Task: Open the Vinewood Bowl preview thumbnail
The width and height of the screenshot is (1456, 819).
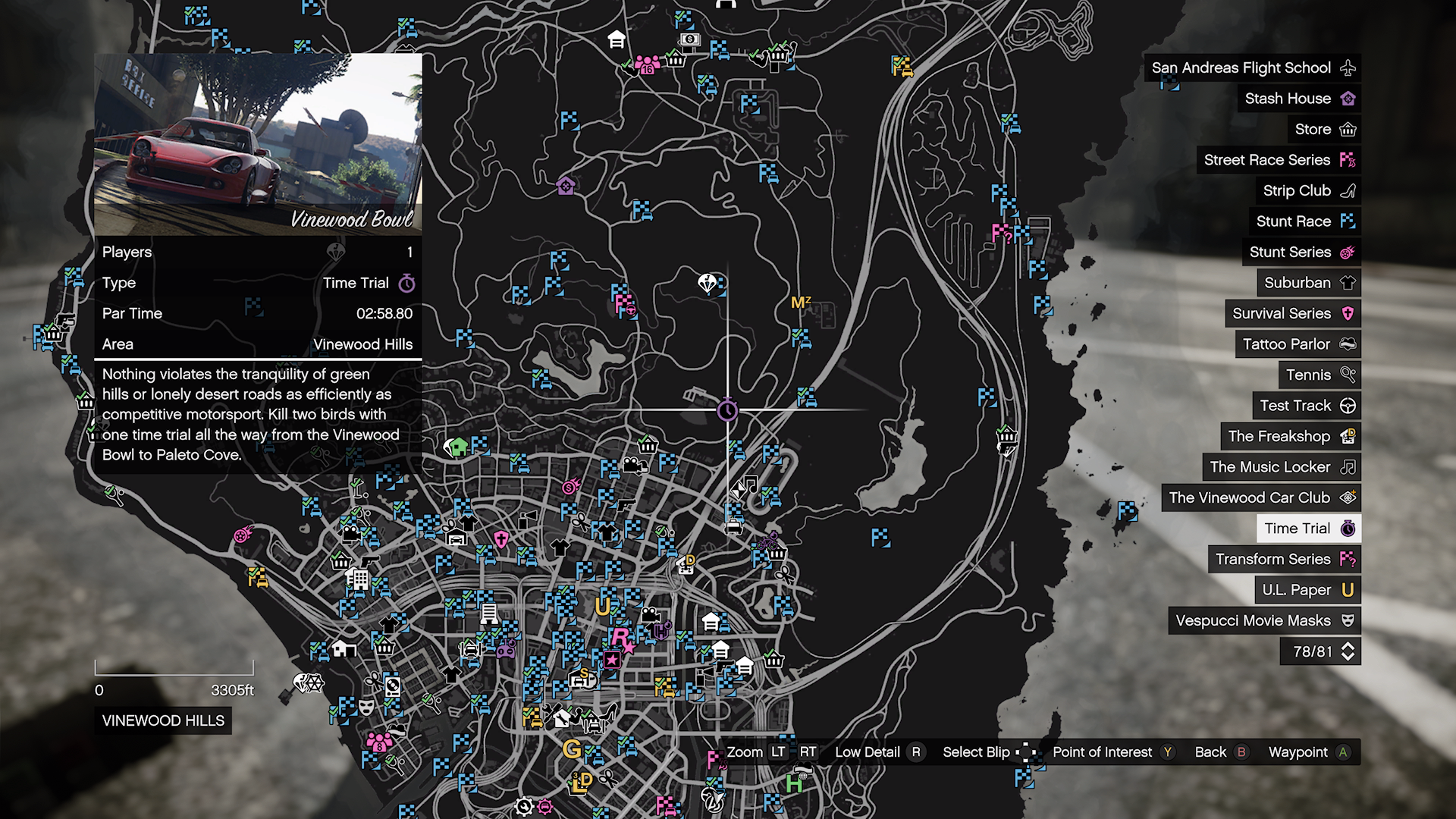Action: [258, 144]
